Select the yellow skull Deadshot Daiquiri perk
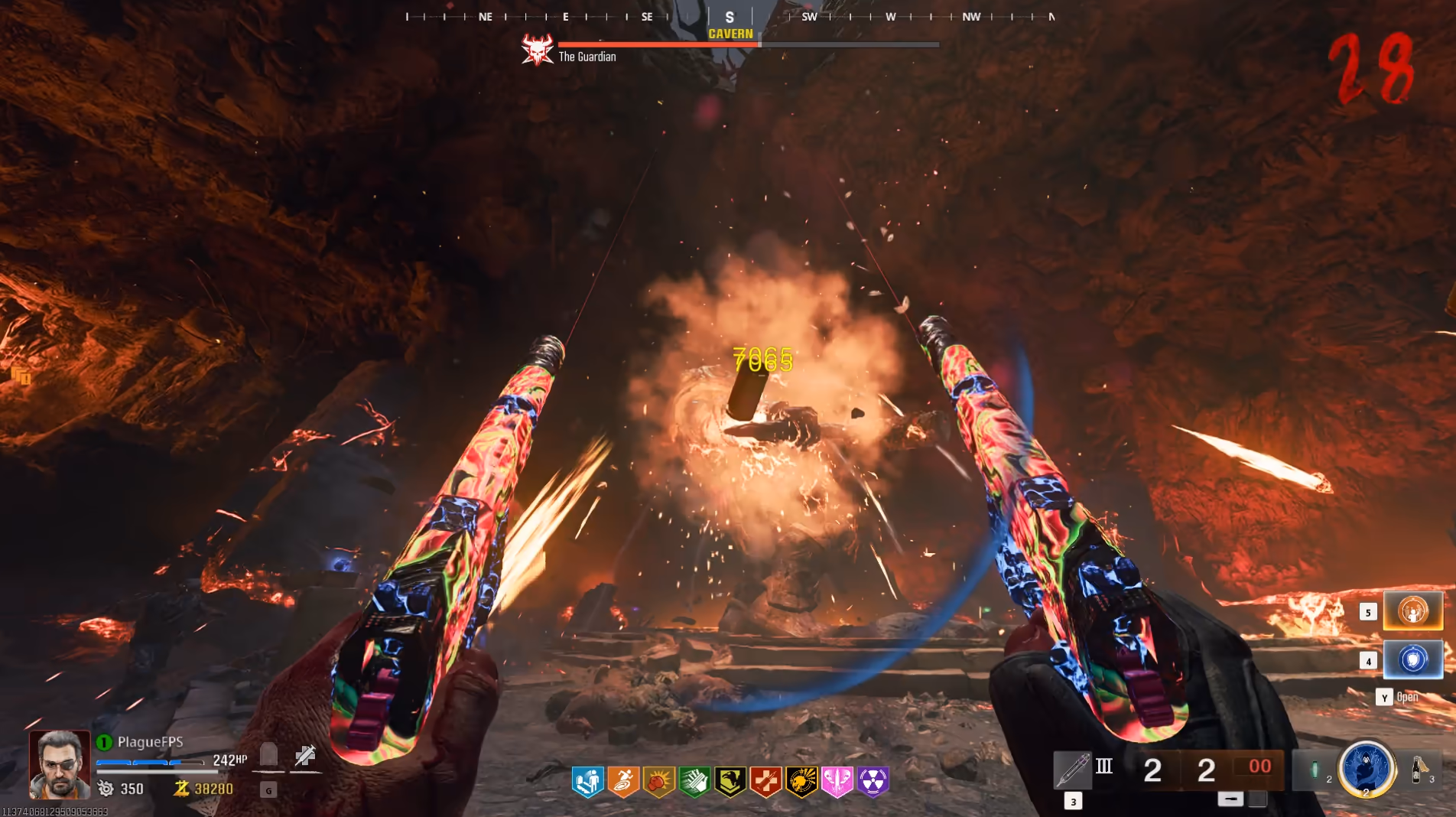The width and height of the screenshot is (1456, 817). (801, 782)
